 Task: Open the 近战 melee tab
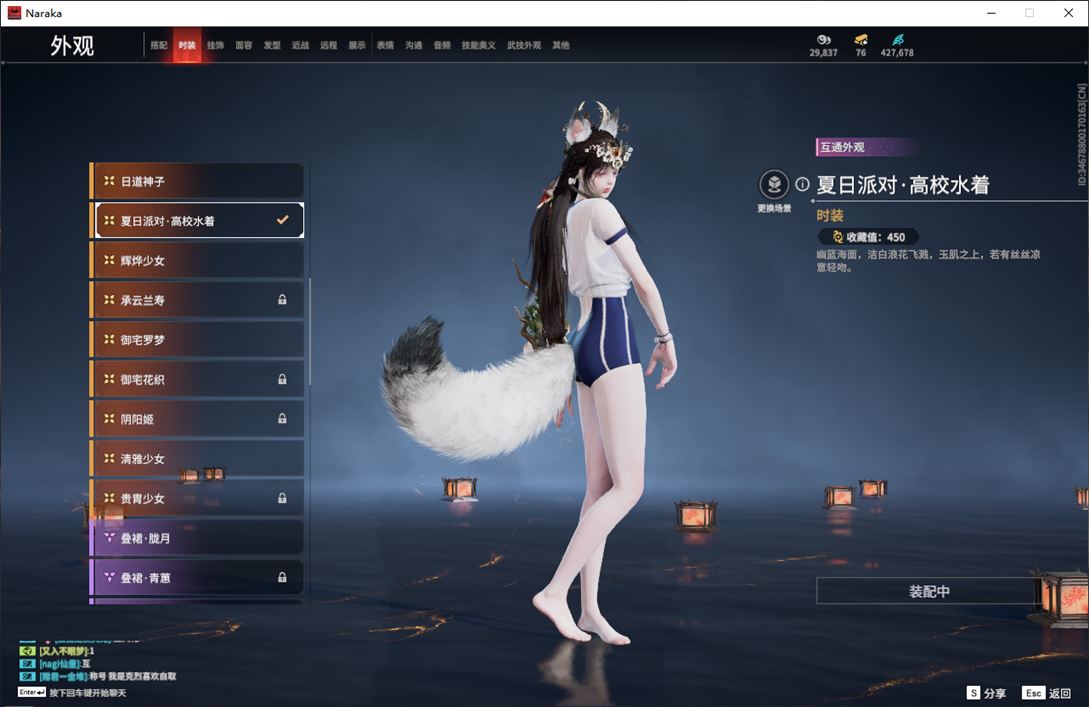point(300,46)
